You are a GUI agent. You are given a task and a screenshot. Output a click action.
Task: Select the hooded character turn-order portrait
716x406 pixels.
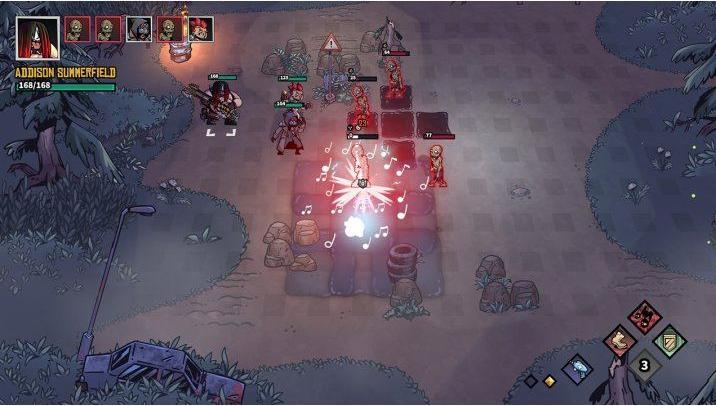[x=140, y=29]
